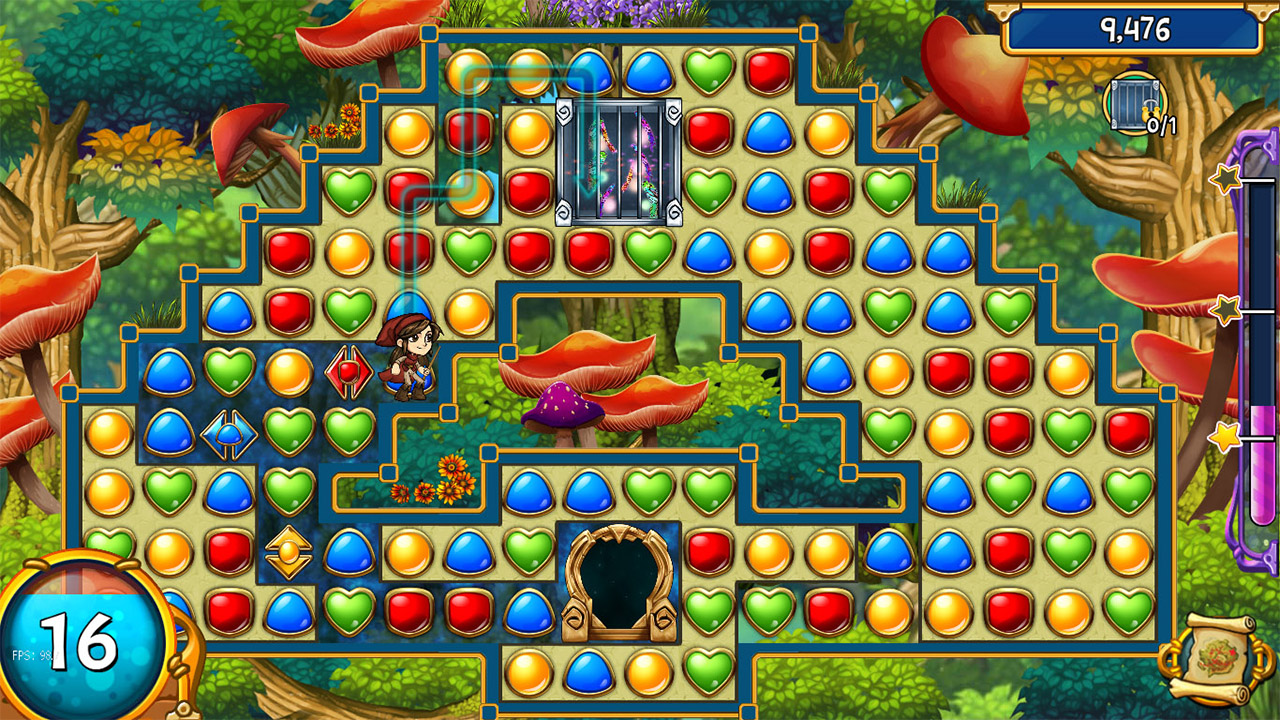The width and height of the screenshot is (1280, 720).
Task: Click the topmost star above the progress column
Action: pyautogui.click(x=1223, y=178)
